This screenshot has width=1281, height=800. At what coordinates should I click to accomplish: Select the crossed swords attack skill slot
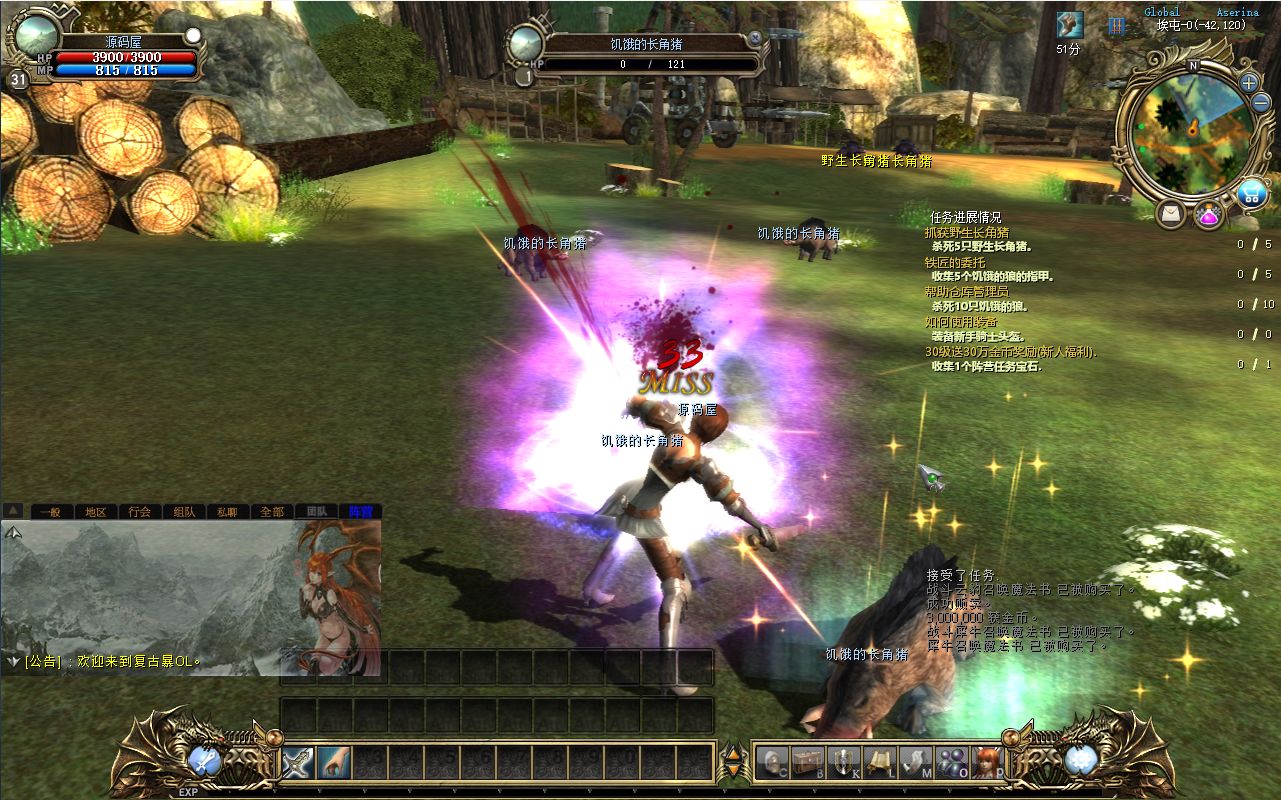click(298, 763)
